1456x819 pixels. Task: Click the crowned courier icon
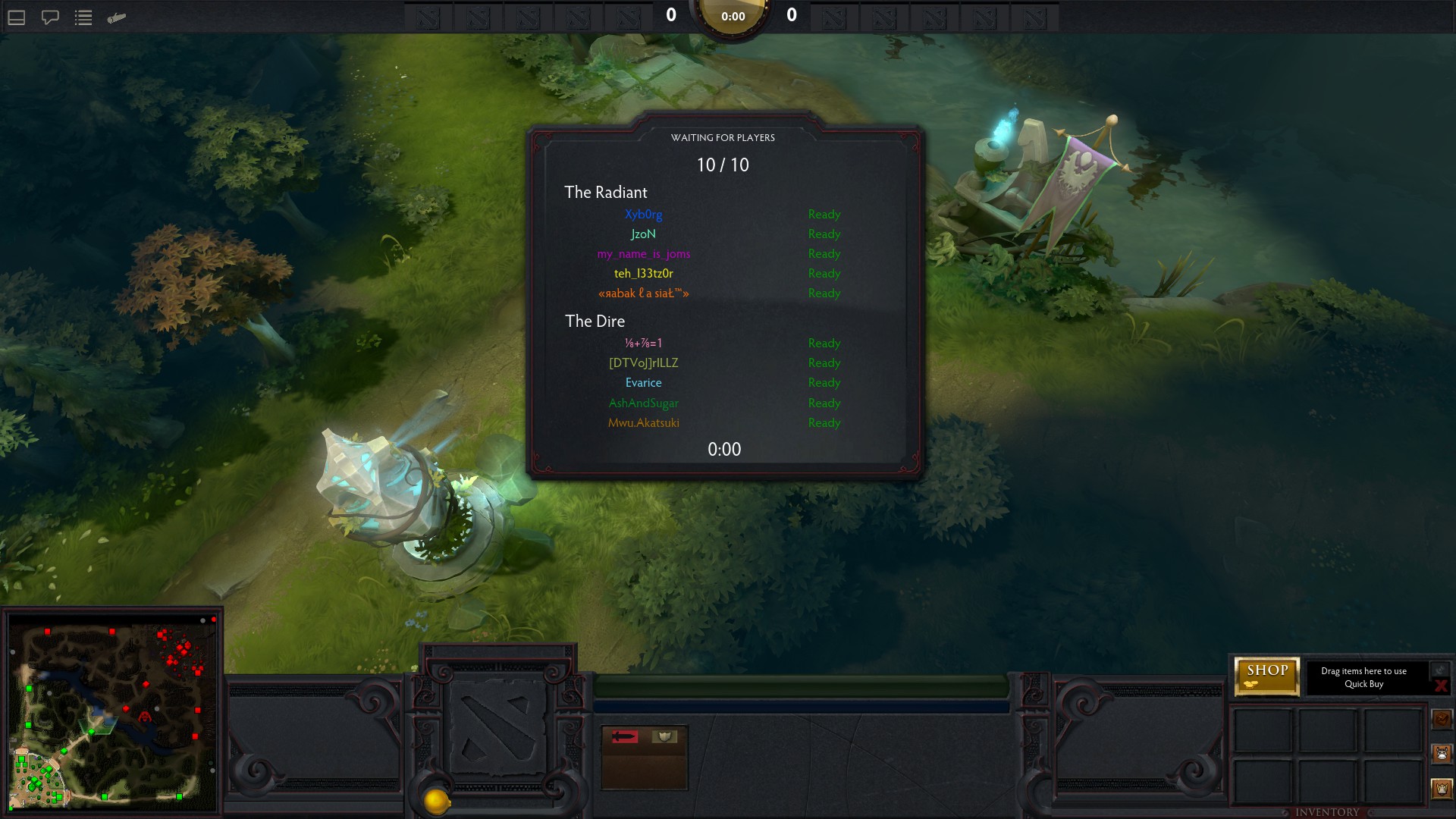(x=1442, y=789)
